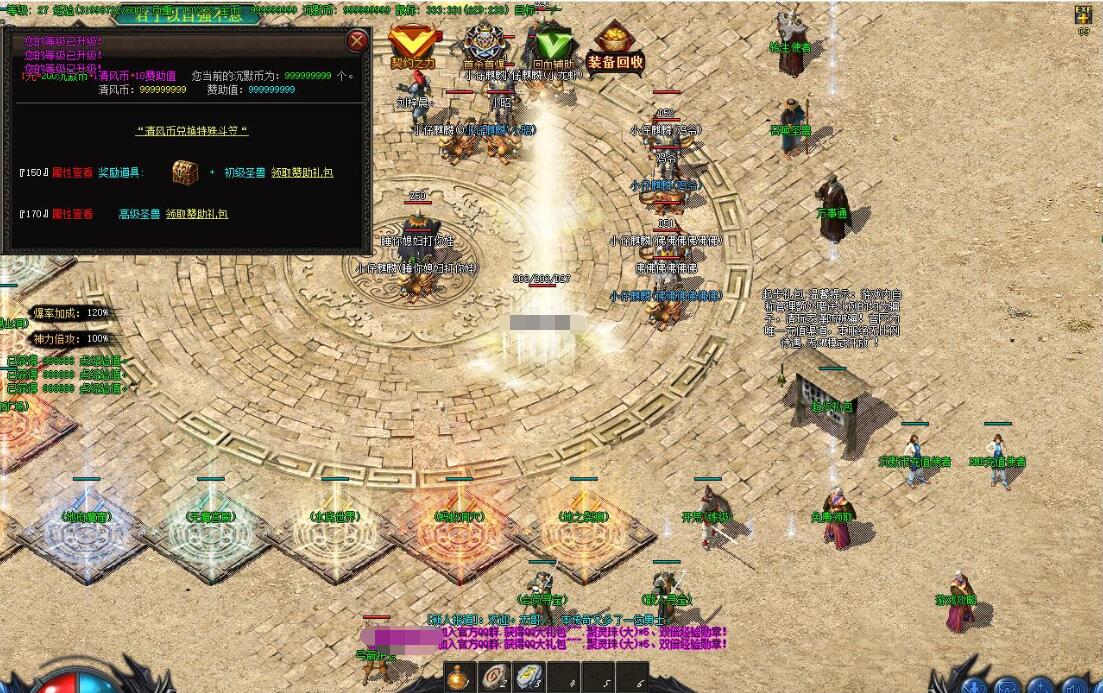Use the potion flask in hotbar slot 1
The width and height of the screenshot is (1103, 693).
click(x=459, y=678)
